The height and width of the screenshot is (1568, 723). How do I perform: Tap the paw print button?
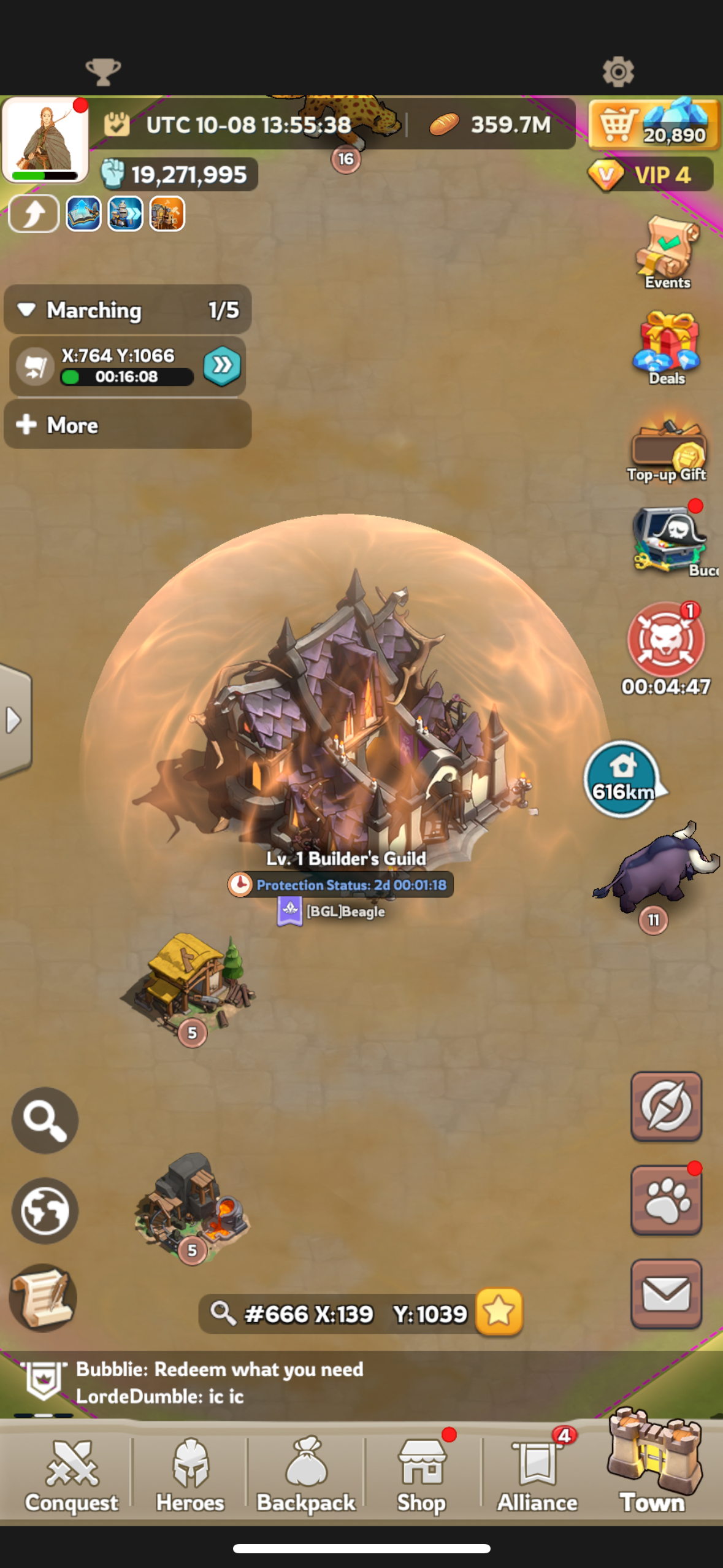tap(666, 1201)
